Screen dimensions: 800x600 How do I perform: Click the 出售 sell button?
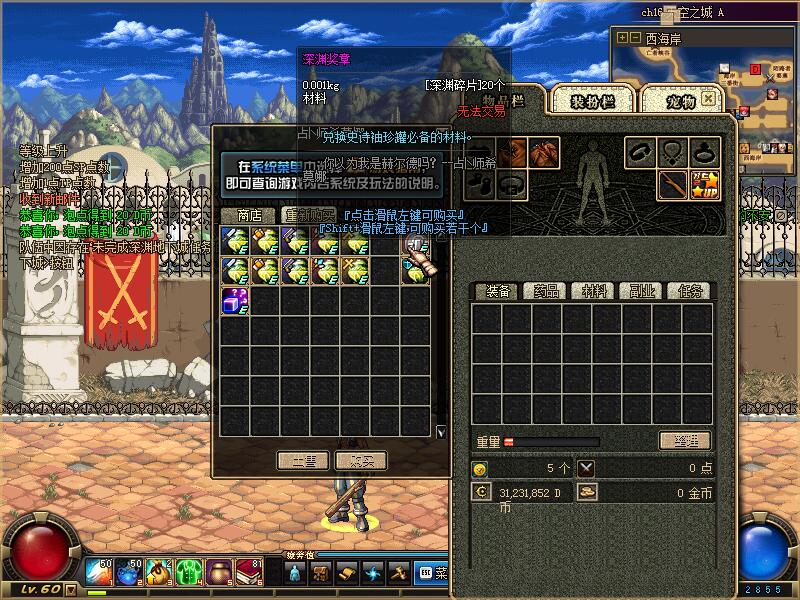point(302,460)
